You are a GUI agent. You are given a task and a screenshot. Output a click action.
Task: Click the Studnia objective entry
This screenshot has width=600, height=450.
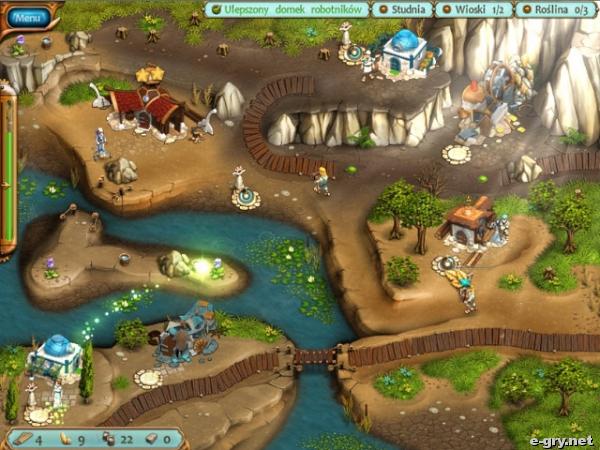(x=403, y=10)
